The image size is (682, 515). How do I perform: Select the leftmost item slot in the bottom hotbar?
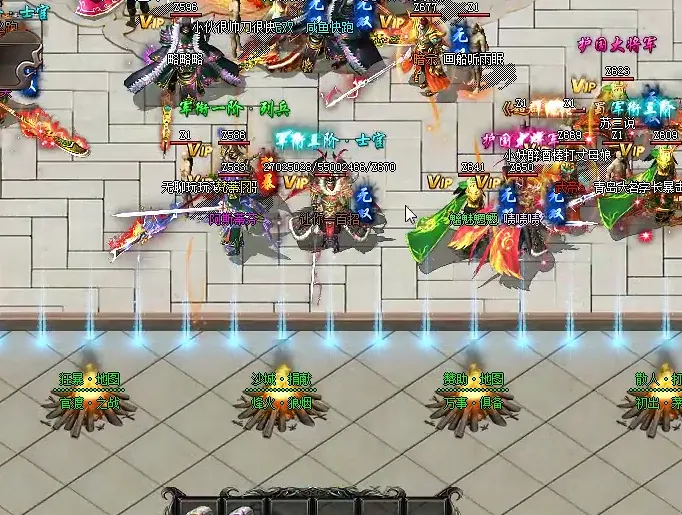point(200,505)
